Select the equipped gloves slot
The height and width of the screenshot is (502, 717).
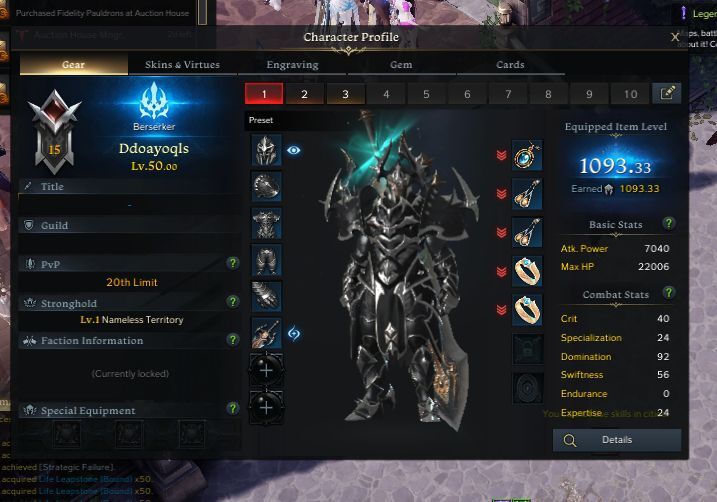(266, 296)
